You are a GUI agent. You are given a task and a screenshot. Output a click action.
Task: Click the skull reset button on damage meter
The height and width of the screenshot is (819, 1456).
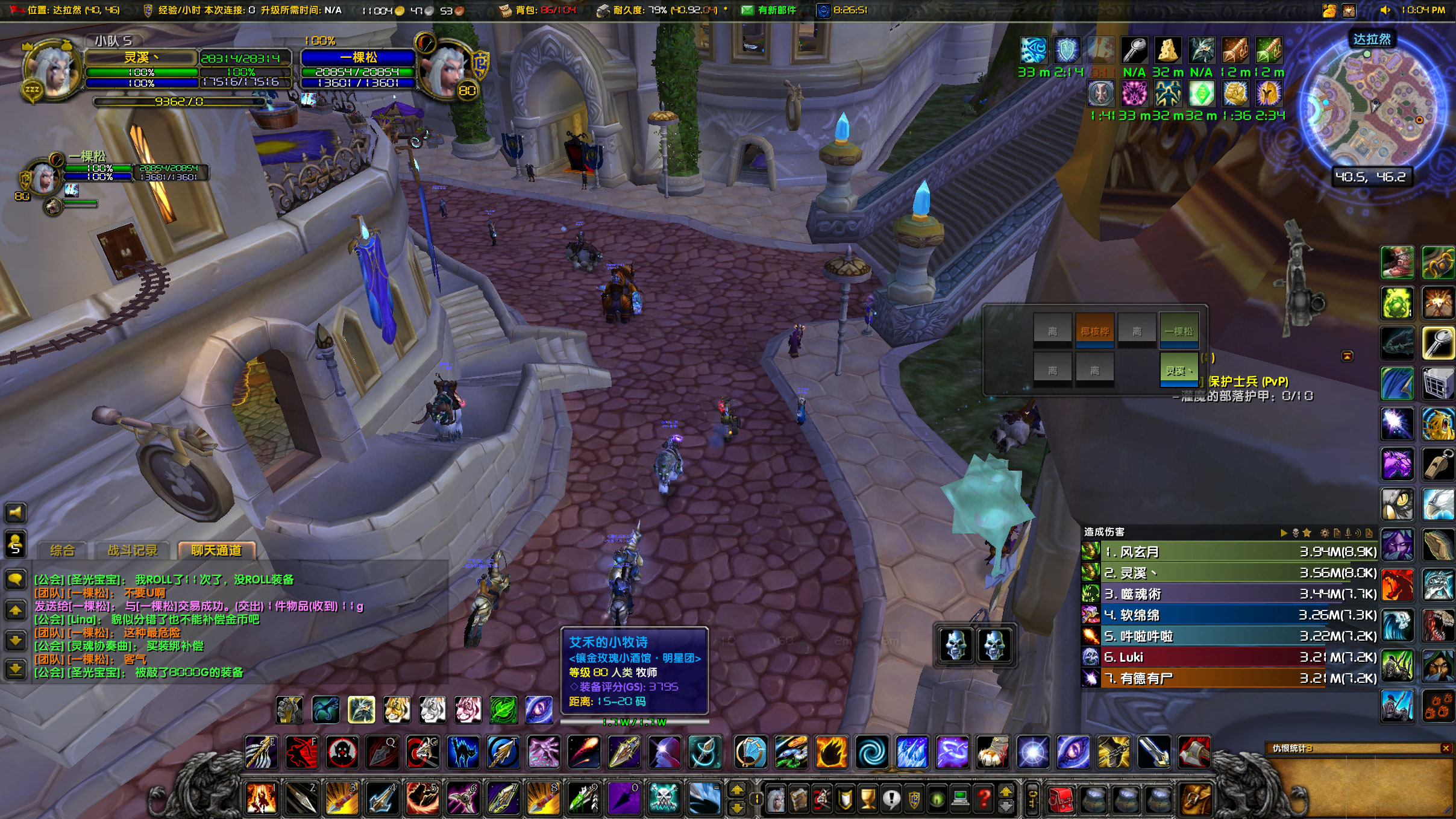click(x=1296, y=532)
